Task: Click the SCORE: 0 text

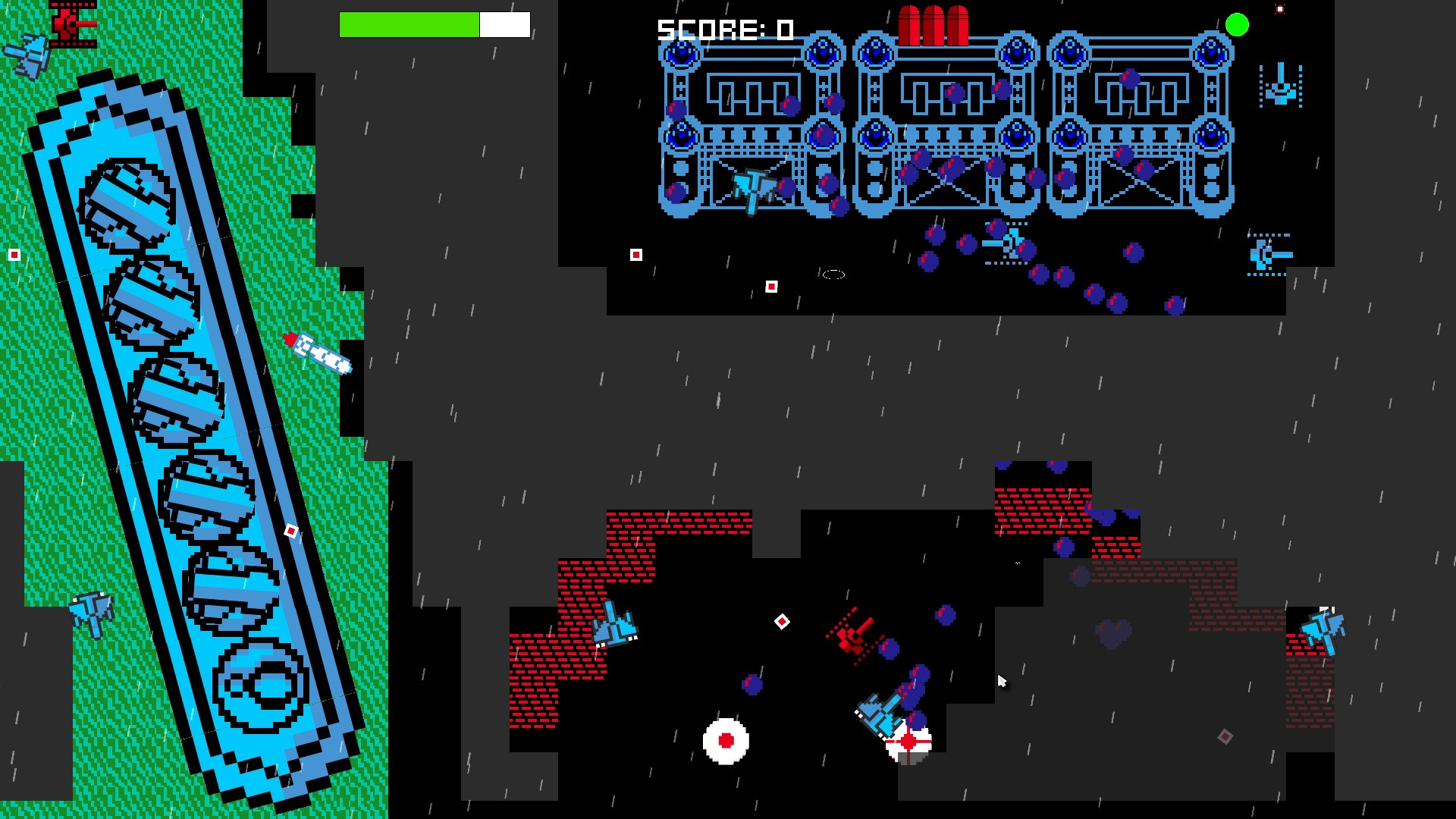Action: [x=724, y=30]
